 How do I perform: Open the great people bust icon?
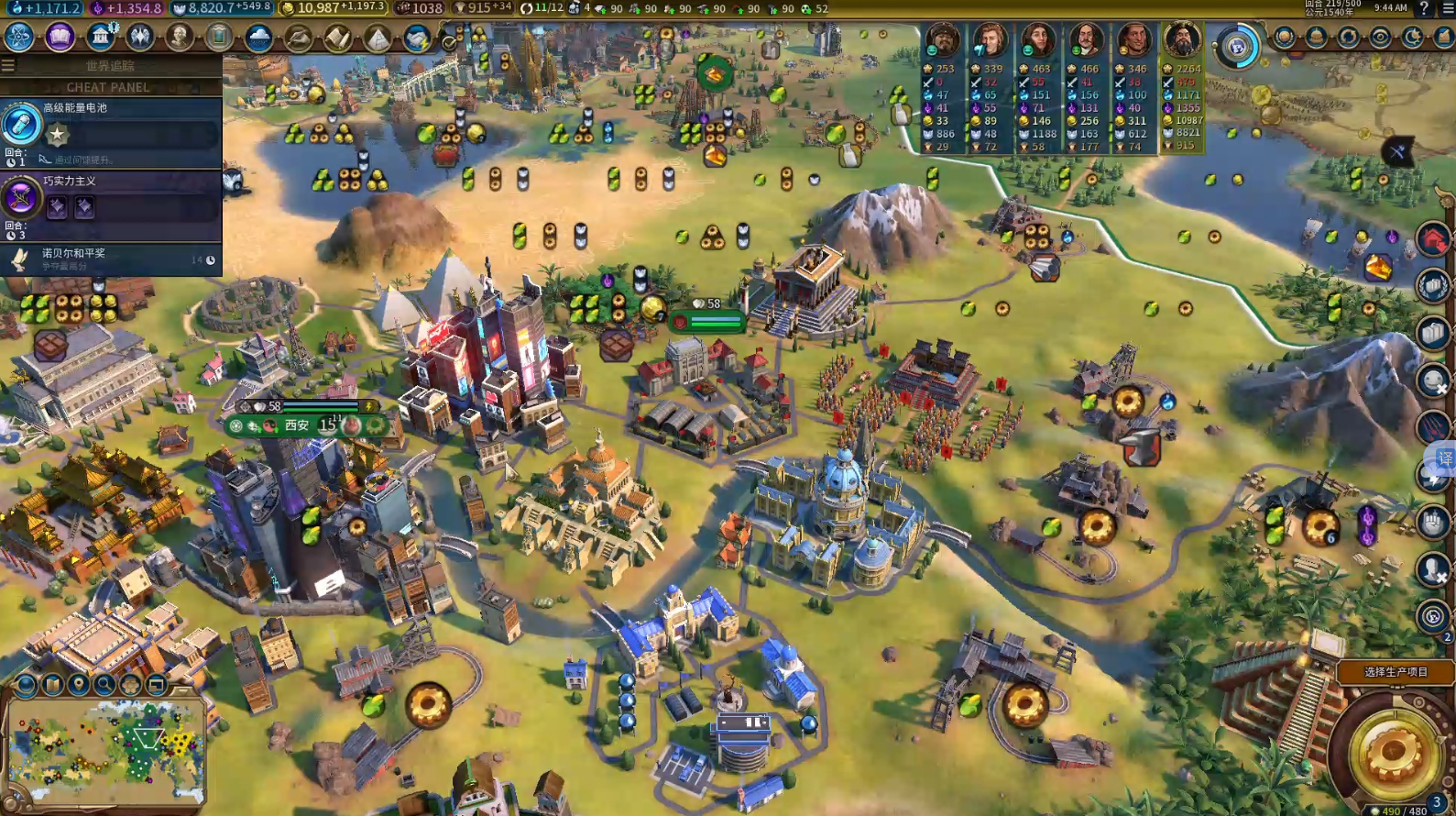click(180, 37)
